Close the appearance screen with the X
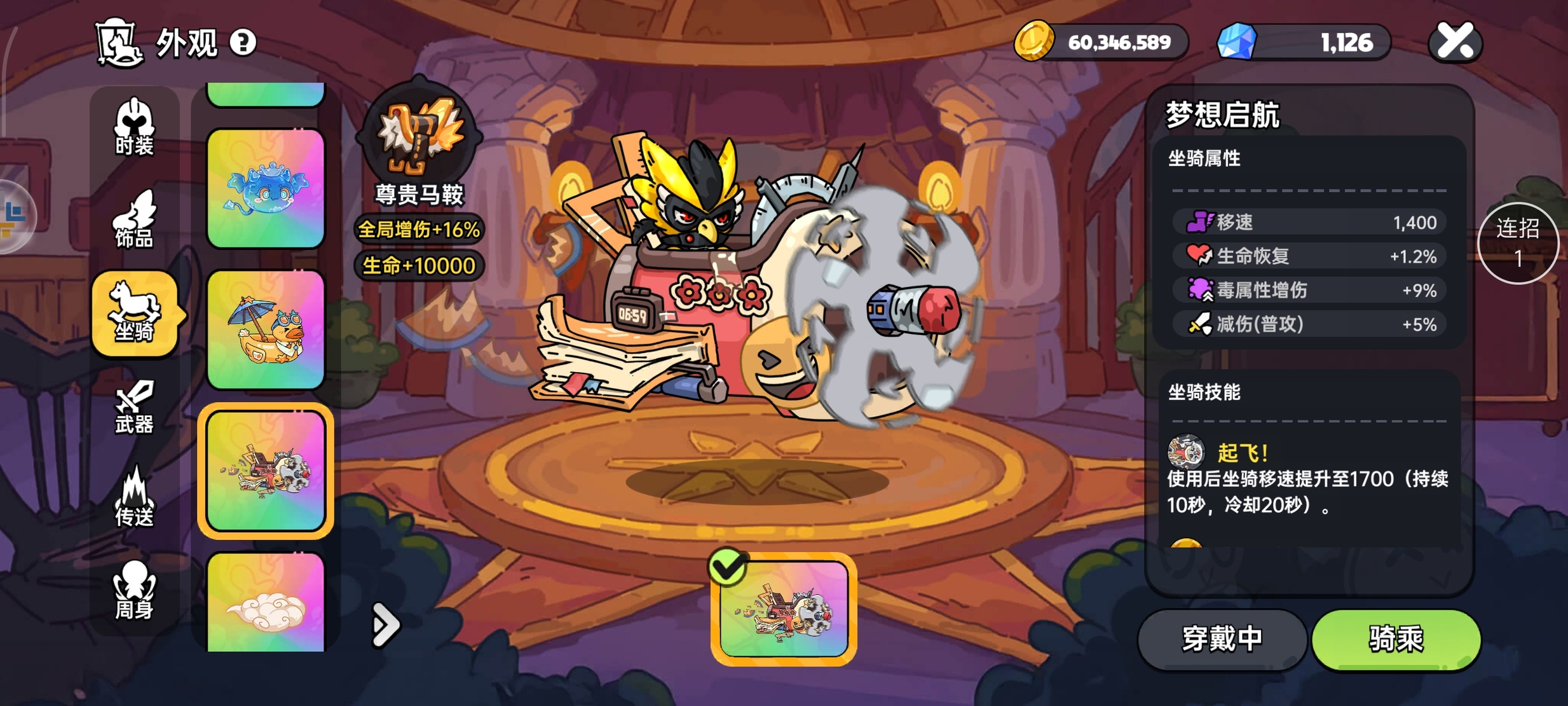Screen dimensions: 1568x706 coord(1455,42)
